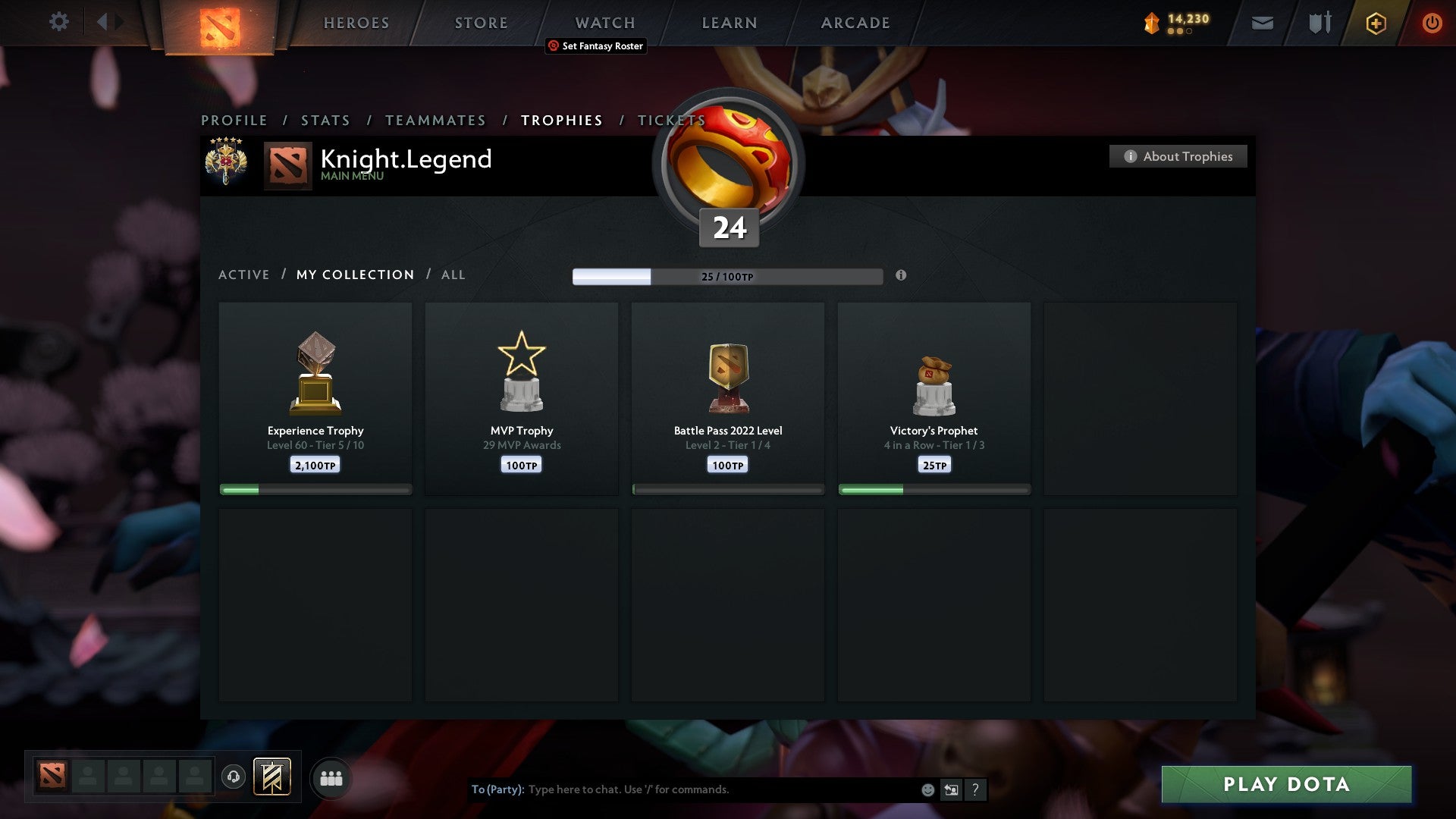Viewport: 1456px width, 819px height.
Task: Open the mail notifications inbox
Action: (1263, 23)
